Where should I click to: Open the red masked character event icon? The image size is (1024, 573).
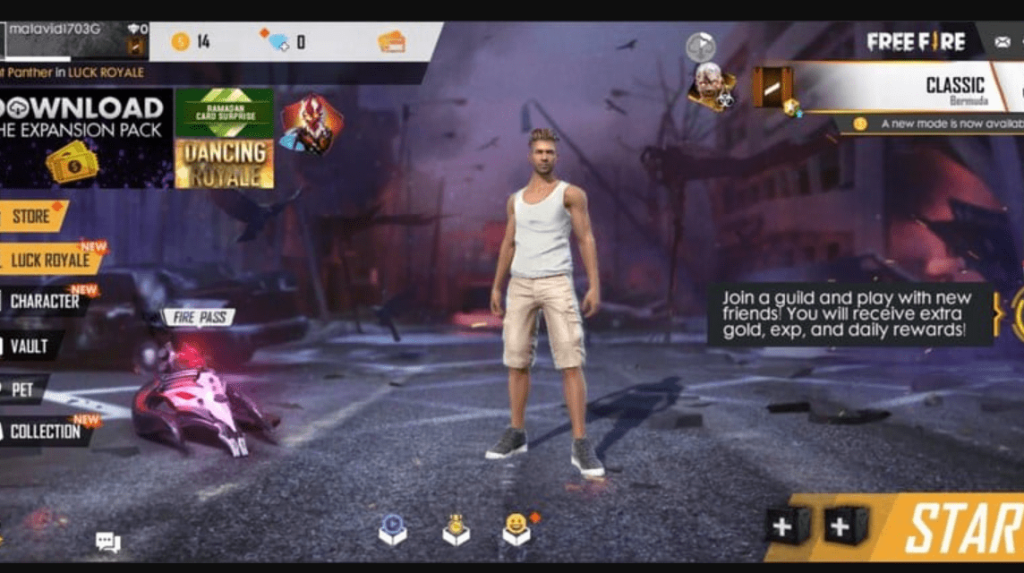tap(310, 125)
